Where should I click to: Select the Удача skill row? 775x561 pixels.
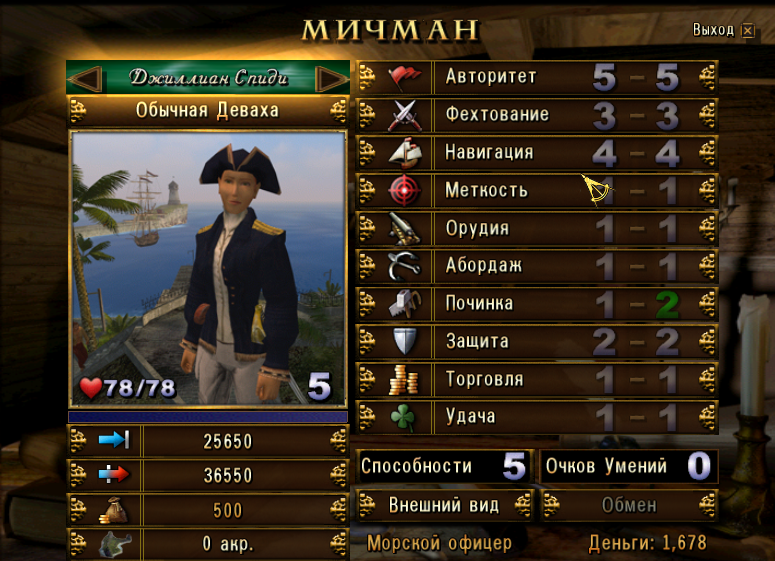537,416
